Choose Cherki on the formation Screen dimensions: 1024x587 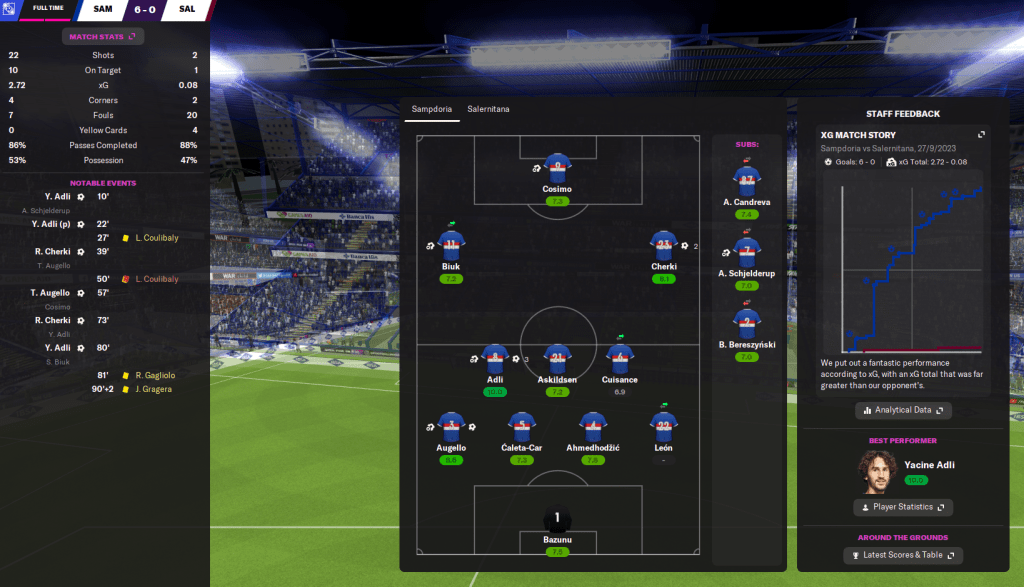663,246
